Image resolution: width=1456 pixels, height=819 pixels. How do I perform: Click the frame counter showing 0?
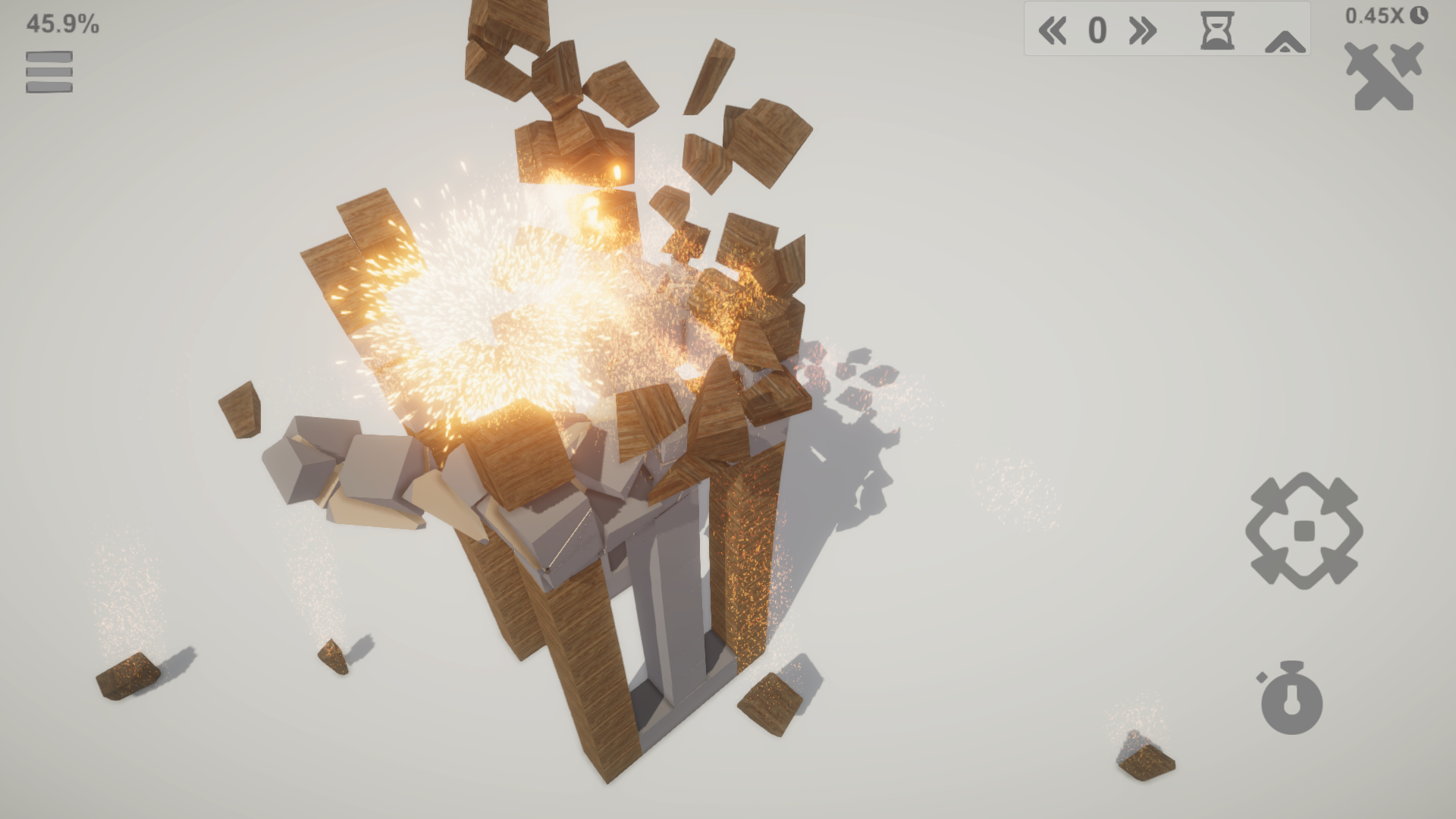click(x=1098, y=31)
